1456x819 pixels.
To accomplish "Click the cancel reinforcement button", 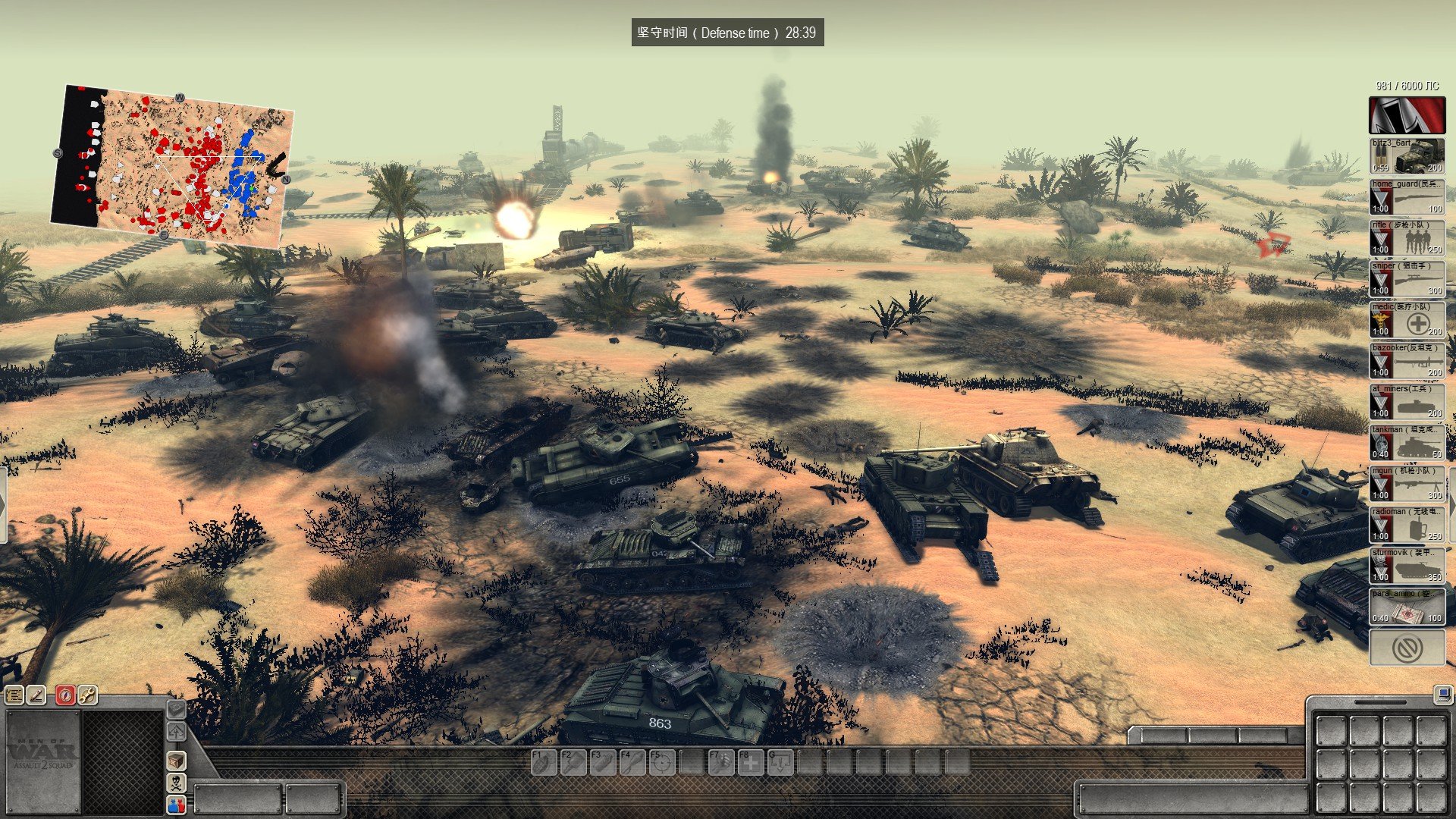I will click(1407, 648).
